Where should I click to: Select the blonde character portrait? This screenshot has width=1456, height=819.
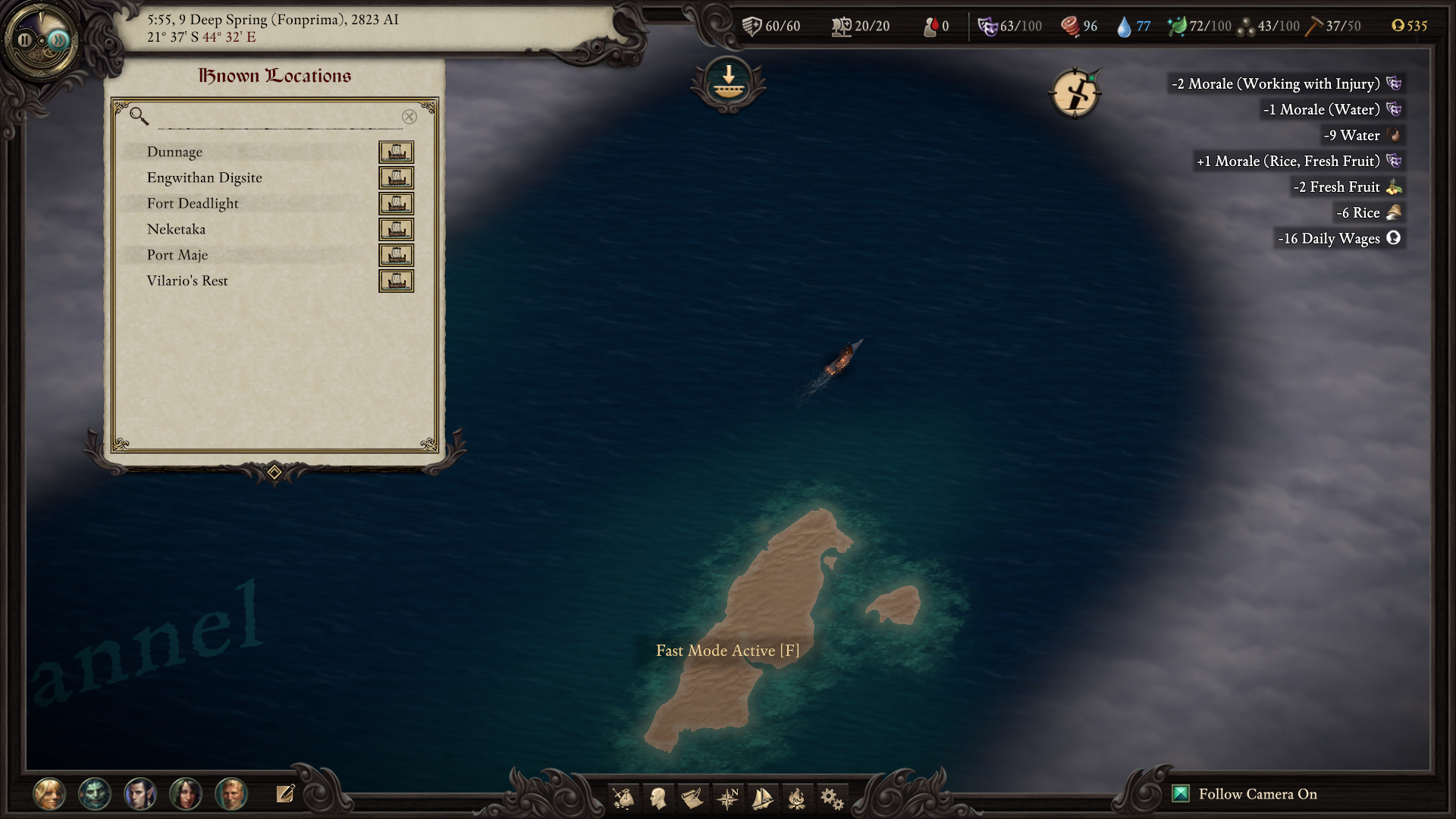49,794
